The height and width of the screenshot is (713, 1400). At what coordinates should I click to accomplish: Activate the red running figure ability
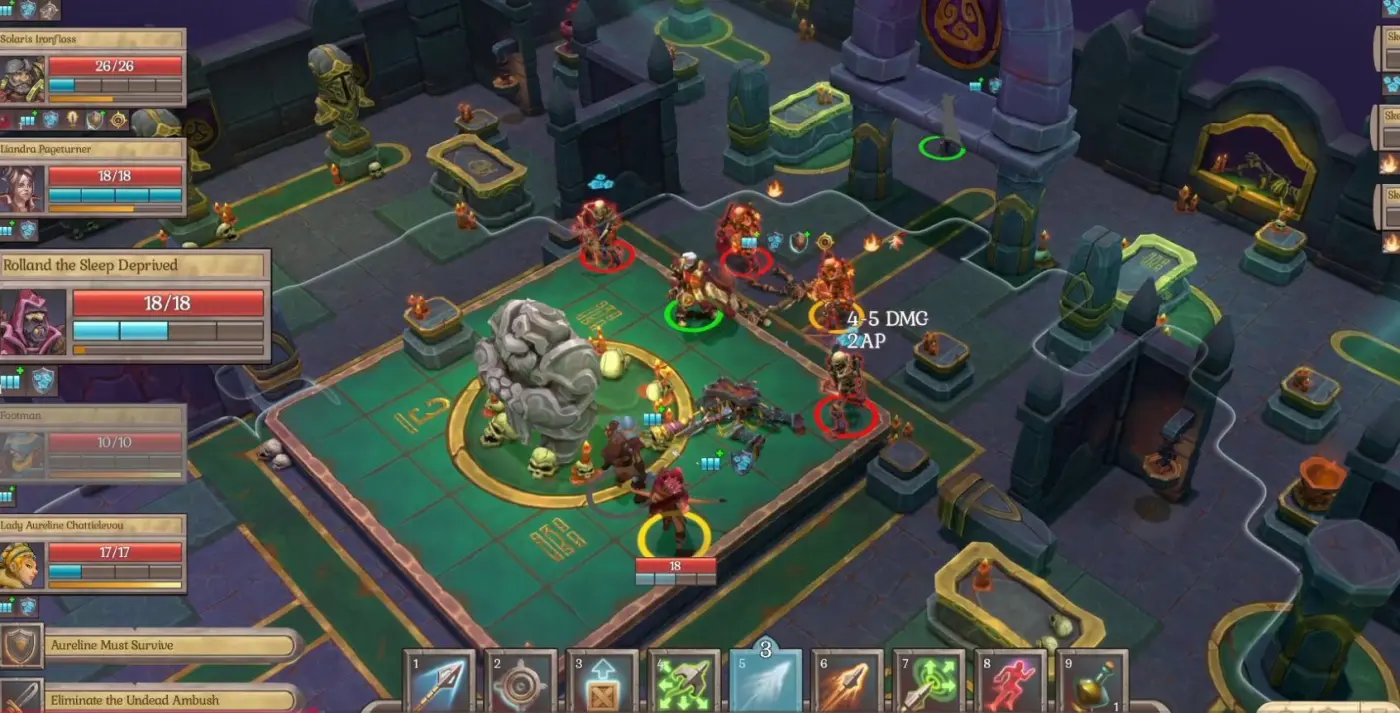click(x=1010, y=684)
